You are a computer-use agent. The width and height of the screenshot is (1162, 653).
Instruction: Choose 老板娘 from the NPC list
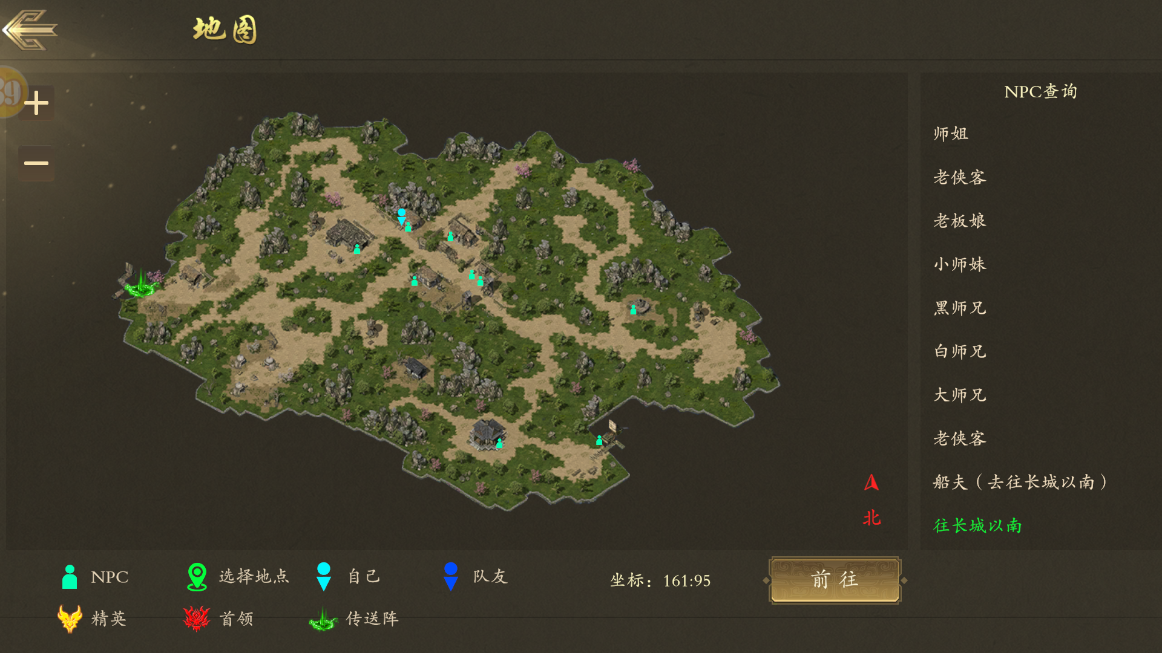(x=960, y=221)
